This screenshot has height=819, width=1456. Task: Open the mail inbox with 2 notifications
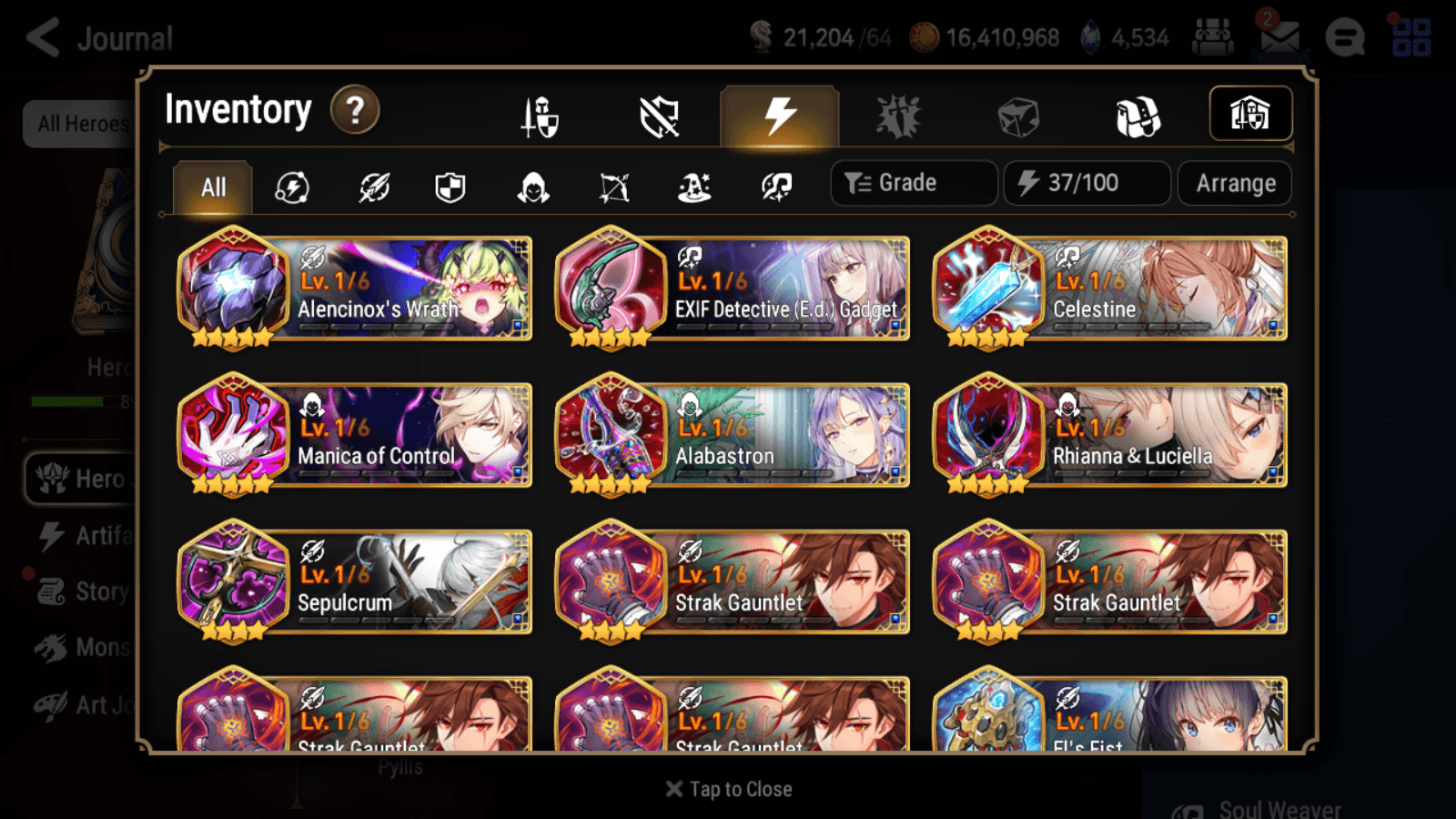(x=1279, y=36)
